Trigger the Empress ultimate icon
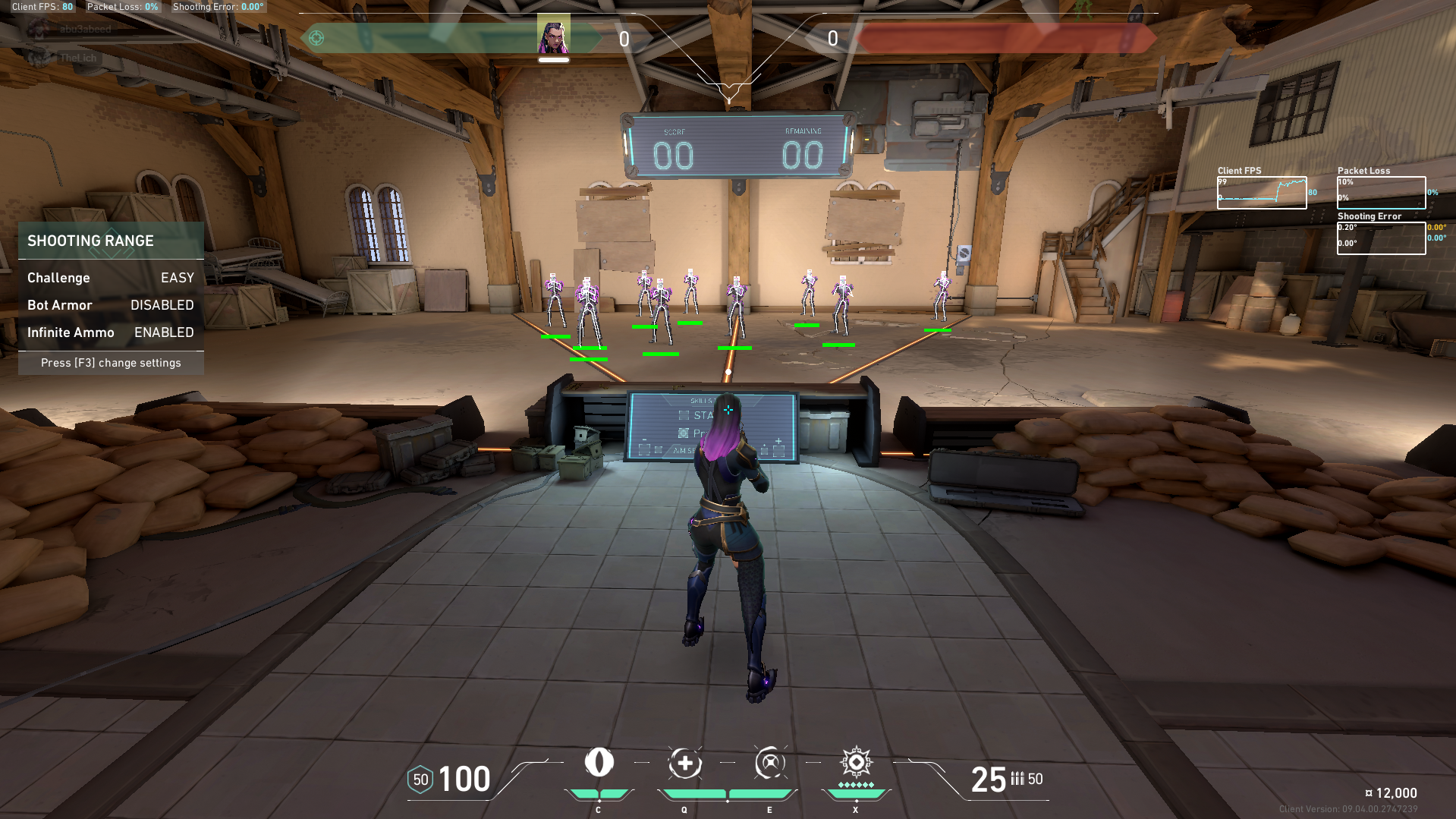 pos(856,762)
